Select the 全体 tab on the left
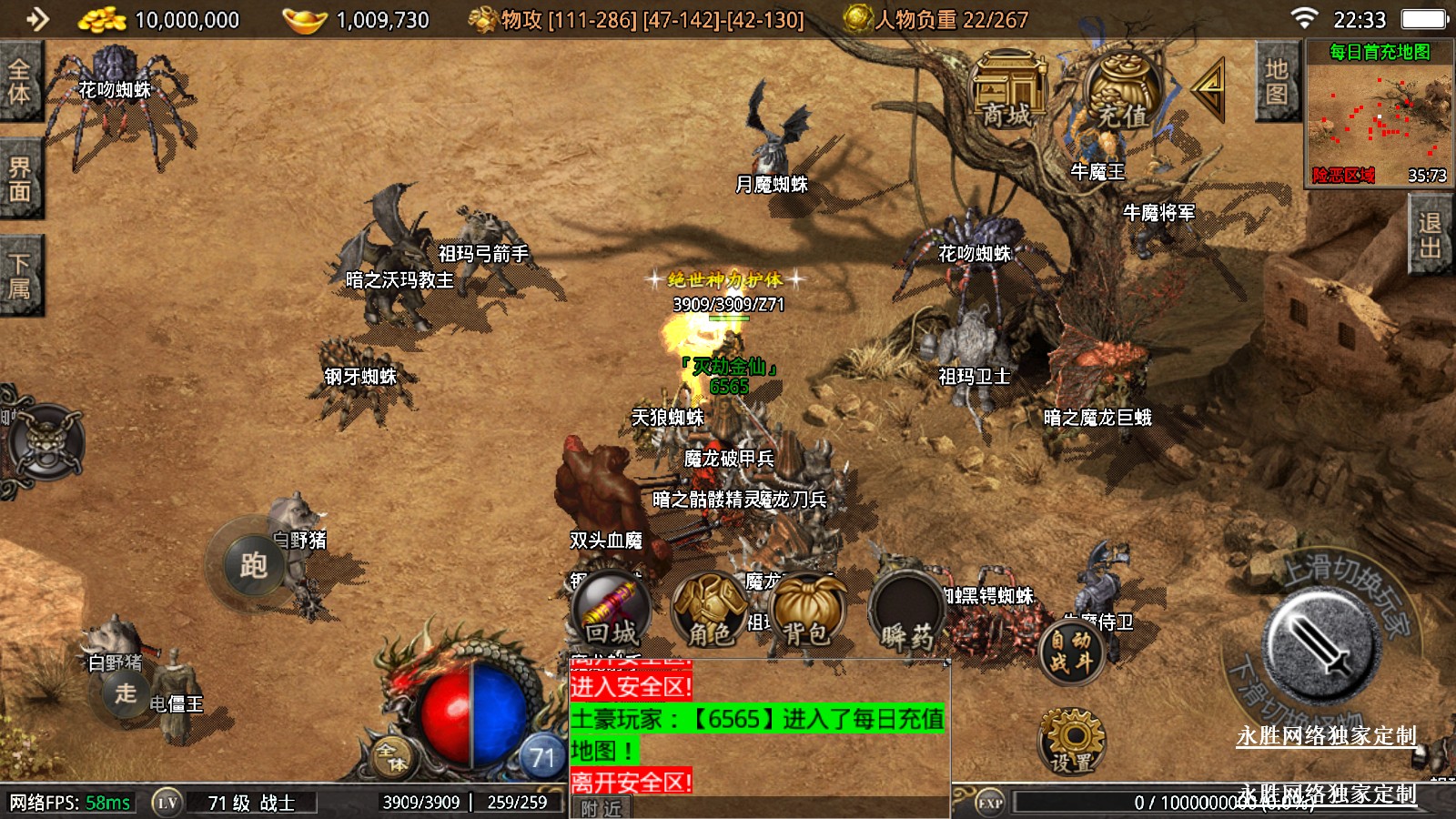The height and width of the screenshot is (819, 1456). pyautogui.click(x=19, y=81)
